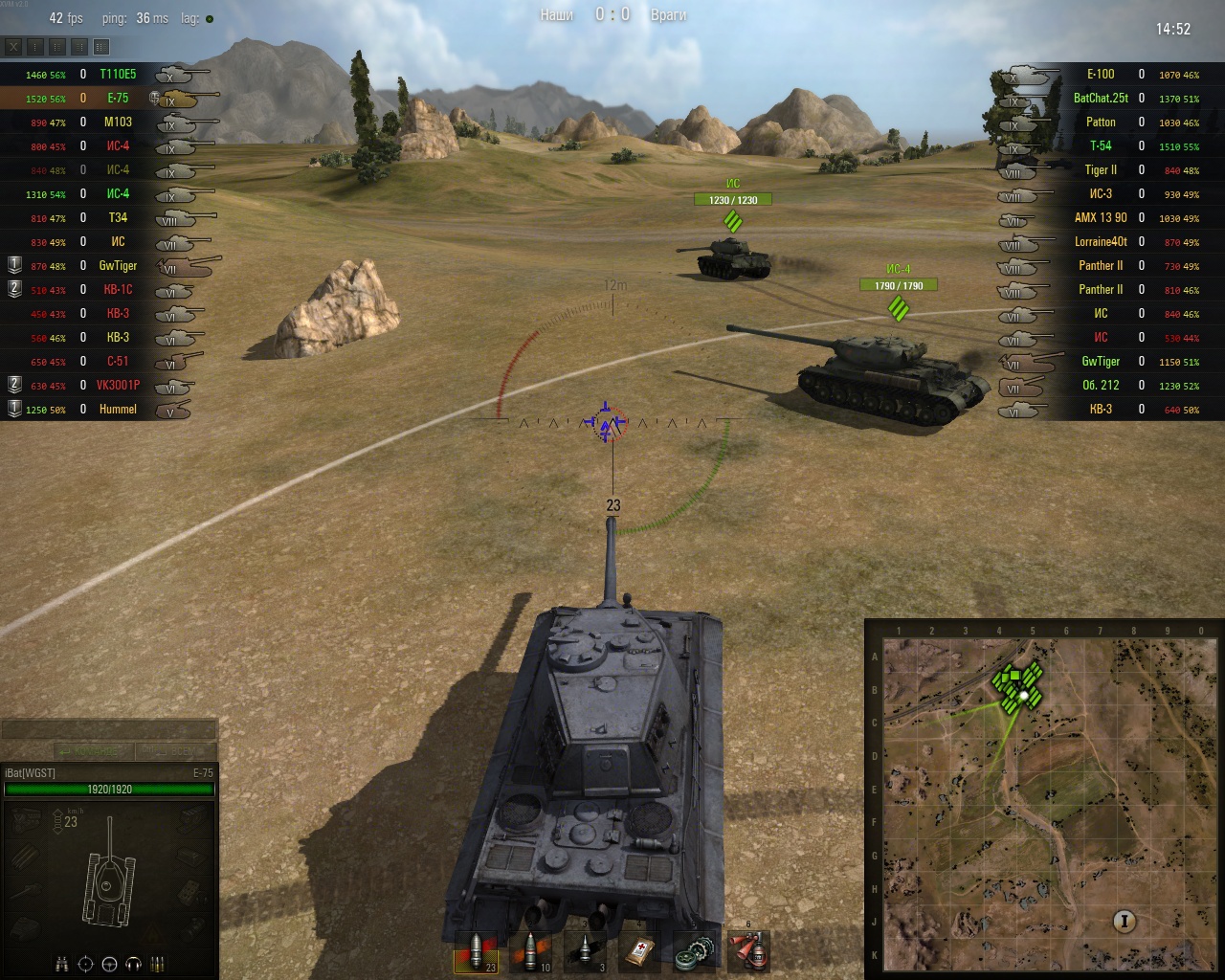
Task: Click the Об. 212 enemy artillery row
Action: 1101,385
